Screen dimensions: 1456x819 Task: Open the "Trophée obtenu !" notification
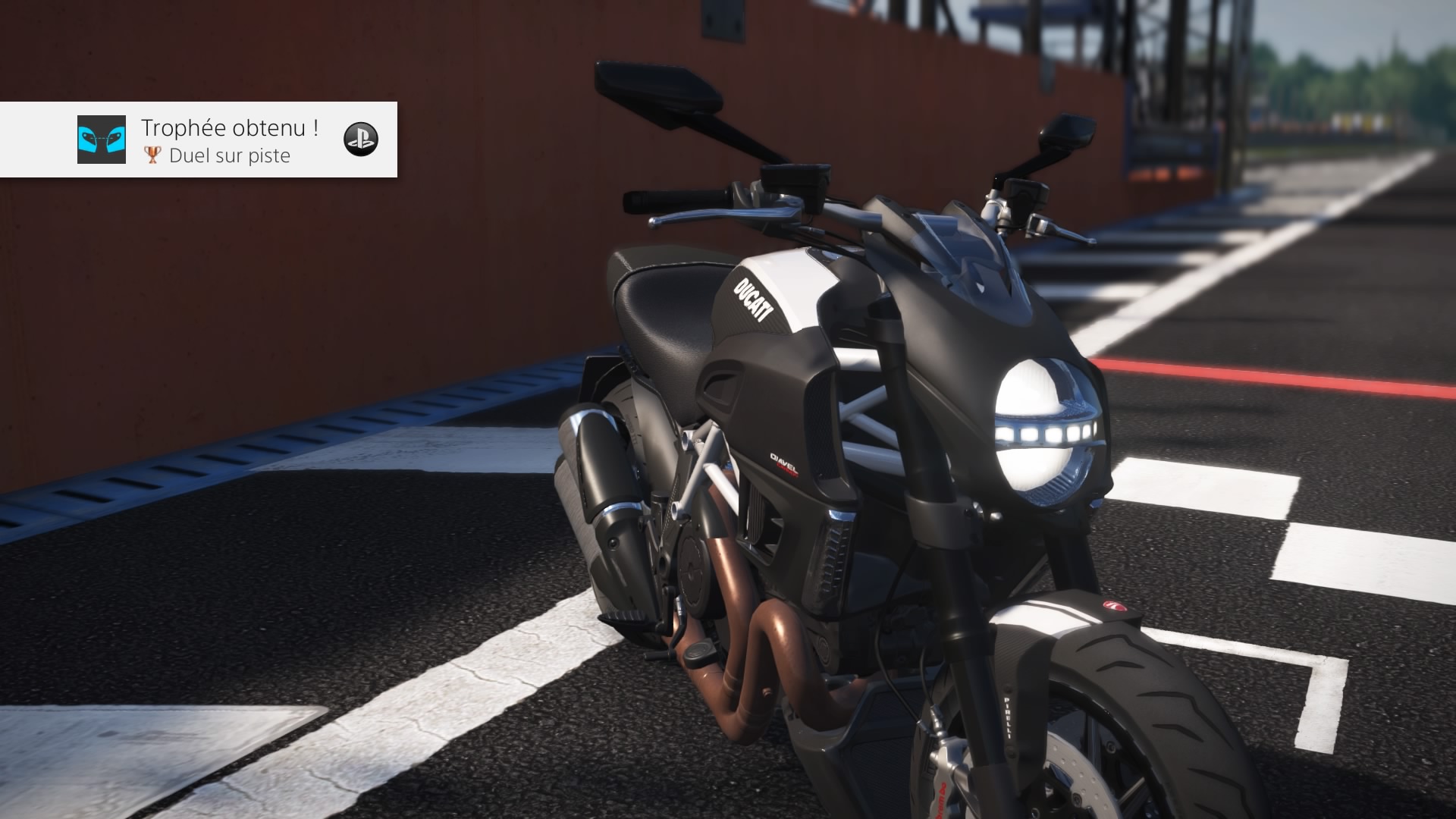coord(230,128)
